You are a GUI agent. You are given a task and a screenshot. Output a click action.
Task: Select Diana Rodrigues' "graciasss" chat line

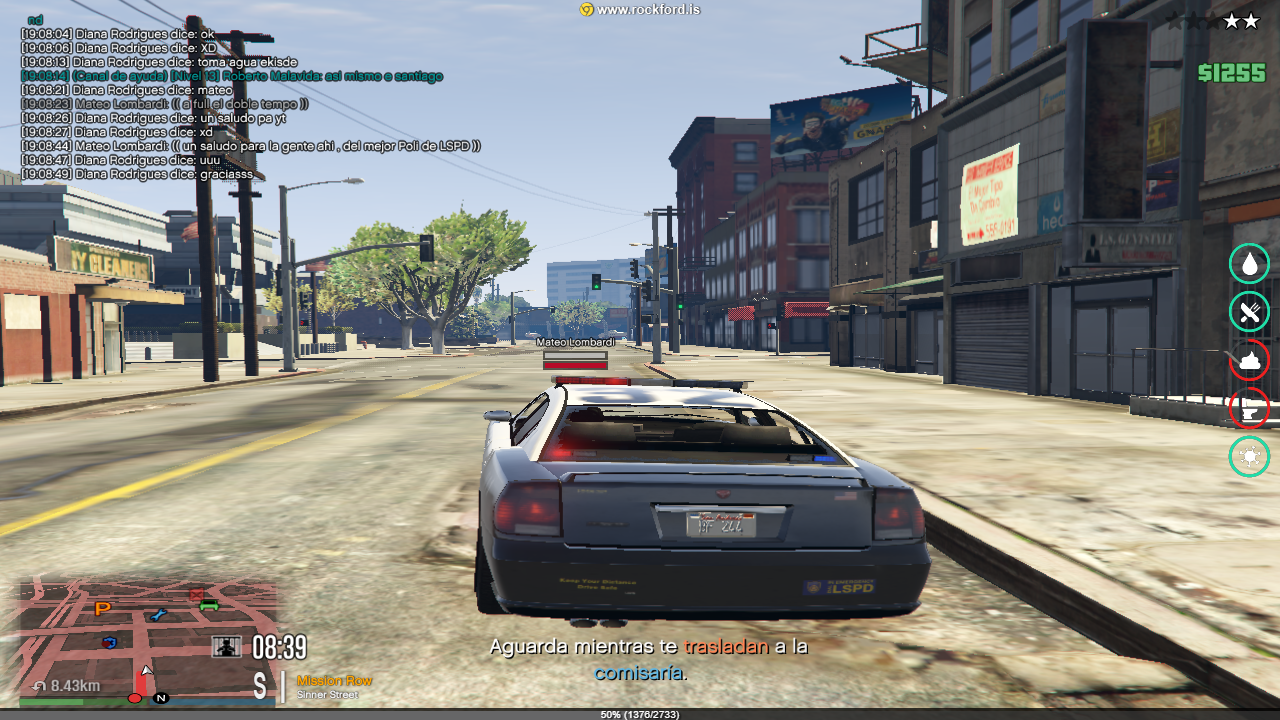click(x=137, y=174)
